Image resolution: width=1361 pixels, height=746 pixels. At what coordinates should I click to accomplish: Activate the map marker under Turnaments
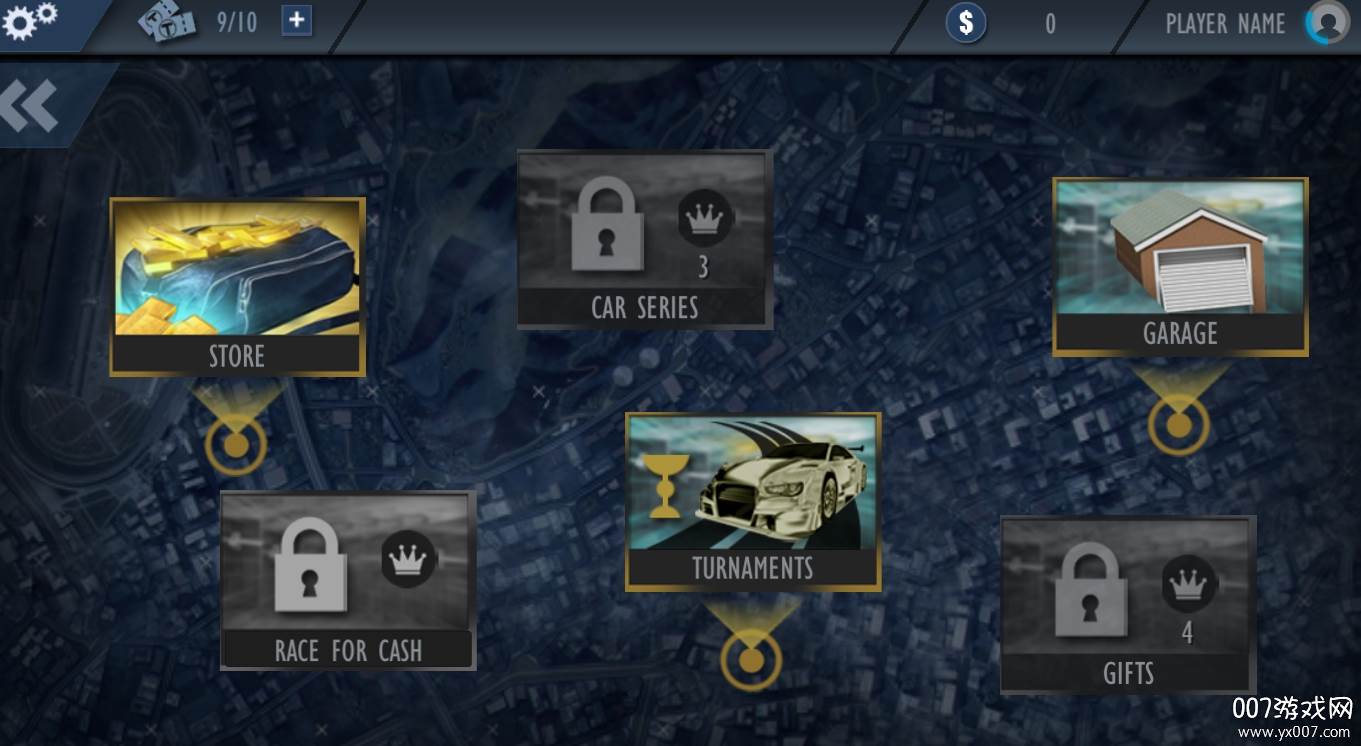click(750, 659)
